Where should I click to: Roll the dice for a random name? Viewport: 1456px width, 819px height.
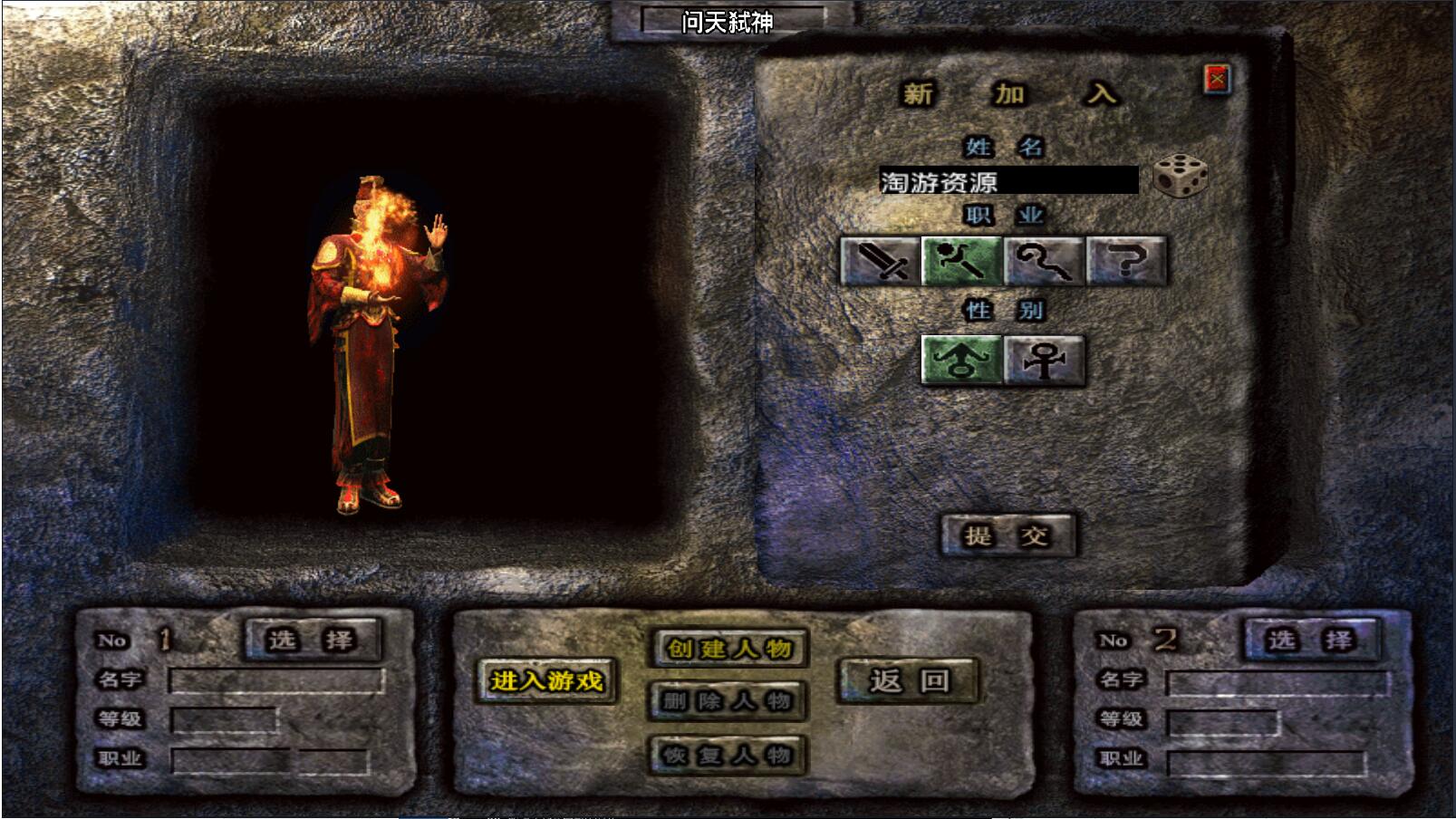tap(1180, 176)
